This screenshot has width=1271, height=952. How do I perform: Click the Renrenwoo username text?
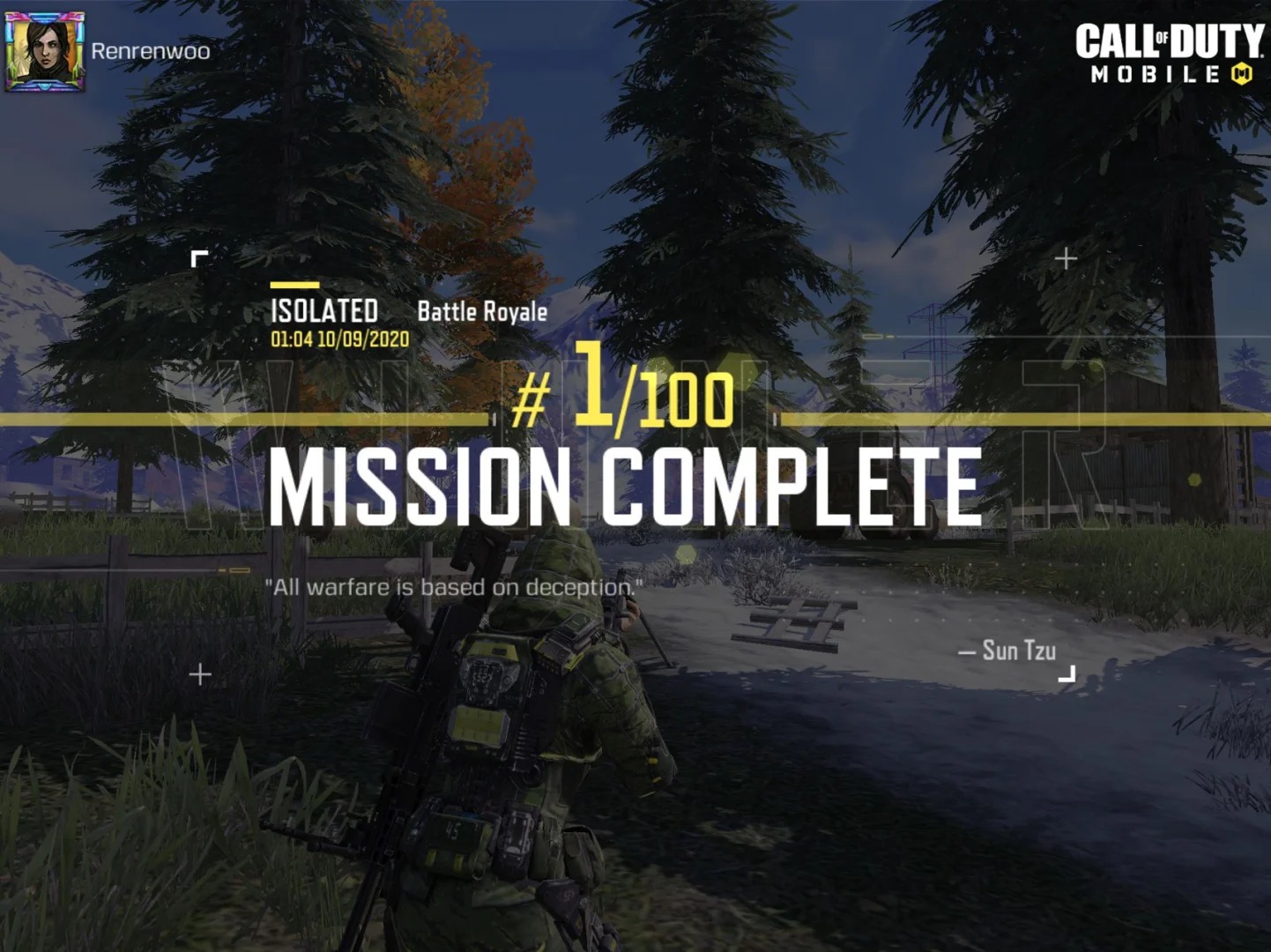pyautogui.click(x=148, y=51)
